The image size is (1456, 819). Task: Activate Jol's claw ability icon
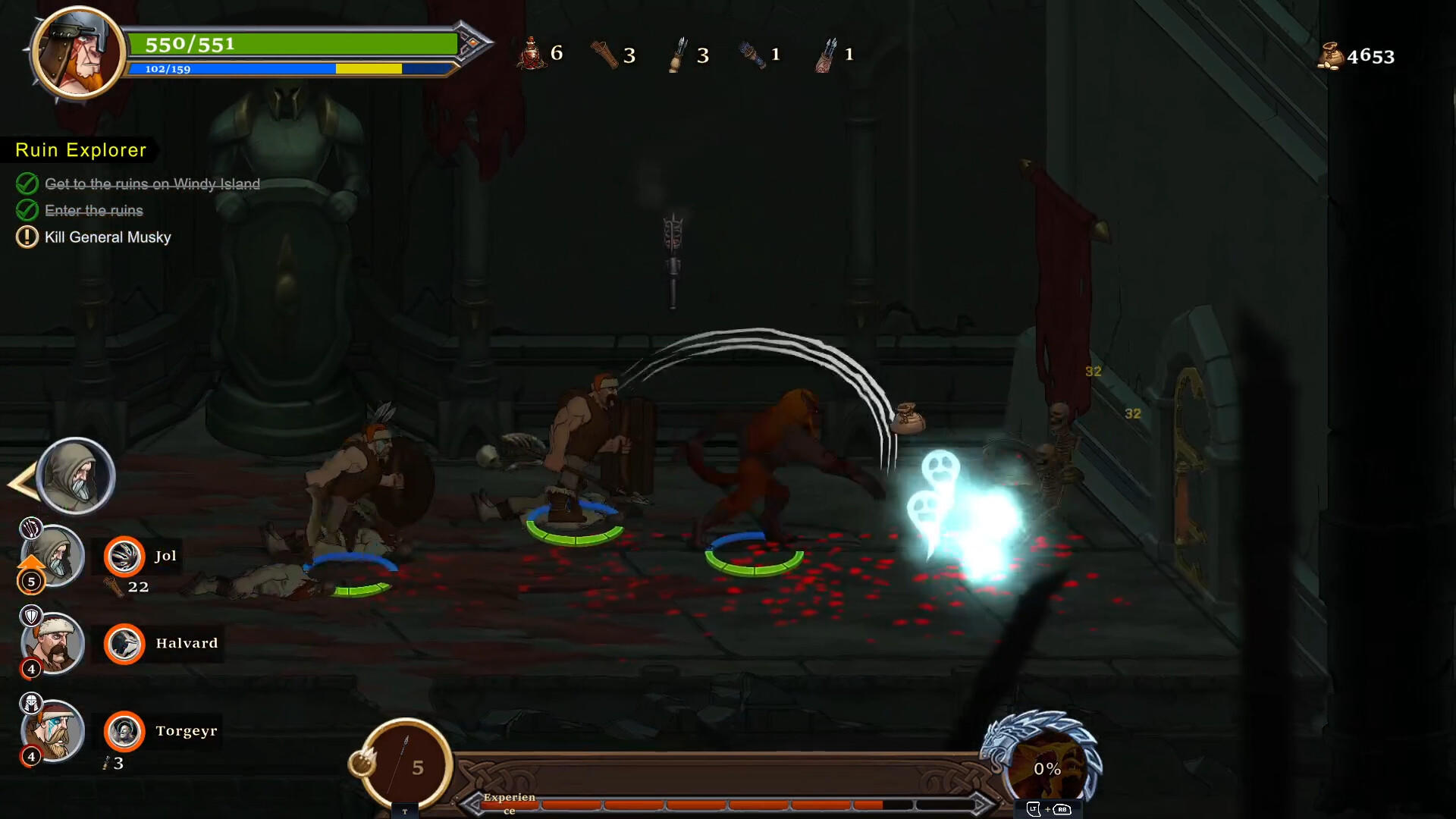coord(124,556)
